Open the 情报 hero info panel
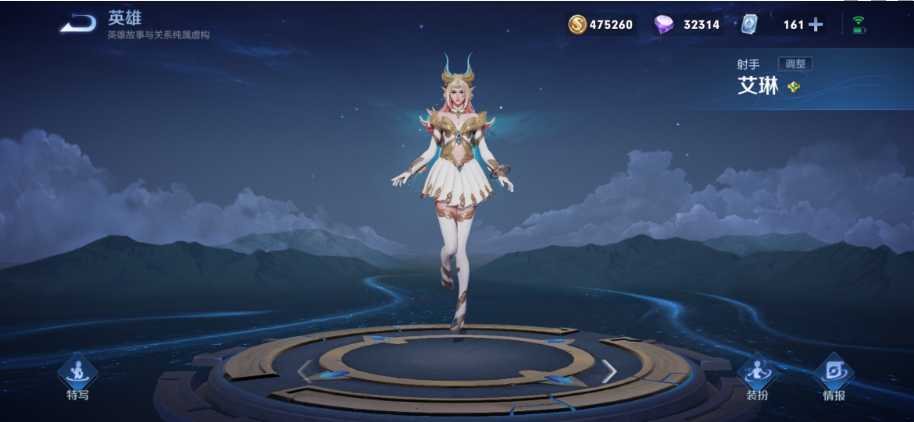The image size is (914, 422). (x=833, y=376)
